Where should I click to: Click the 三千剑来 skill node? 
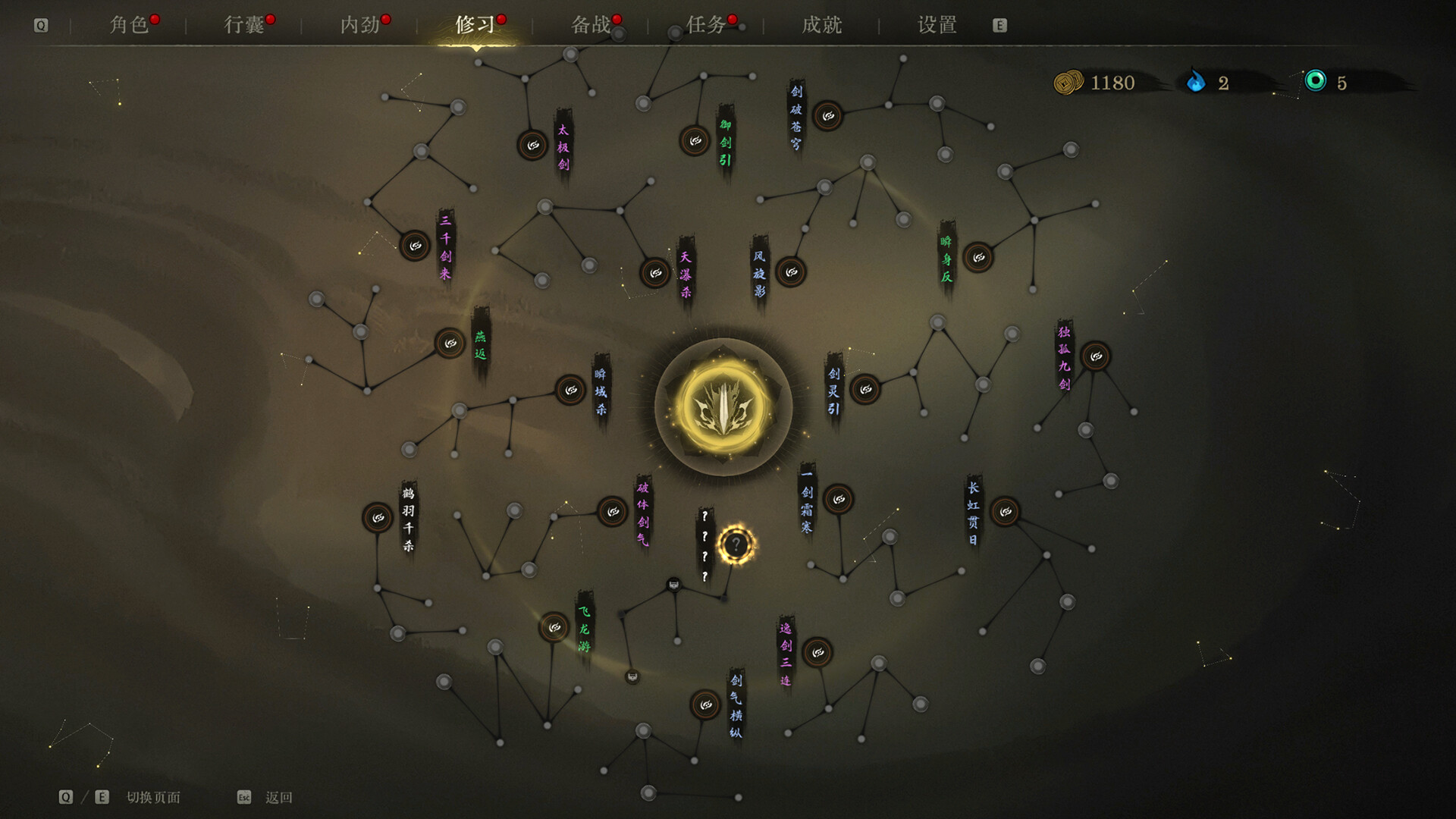415,246
